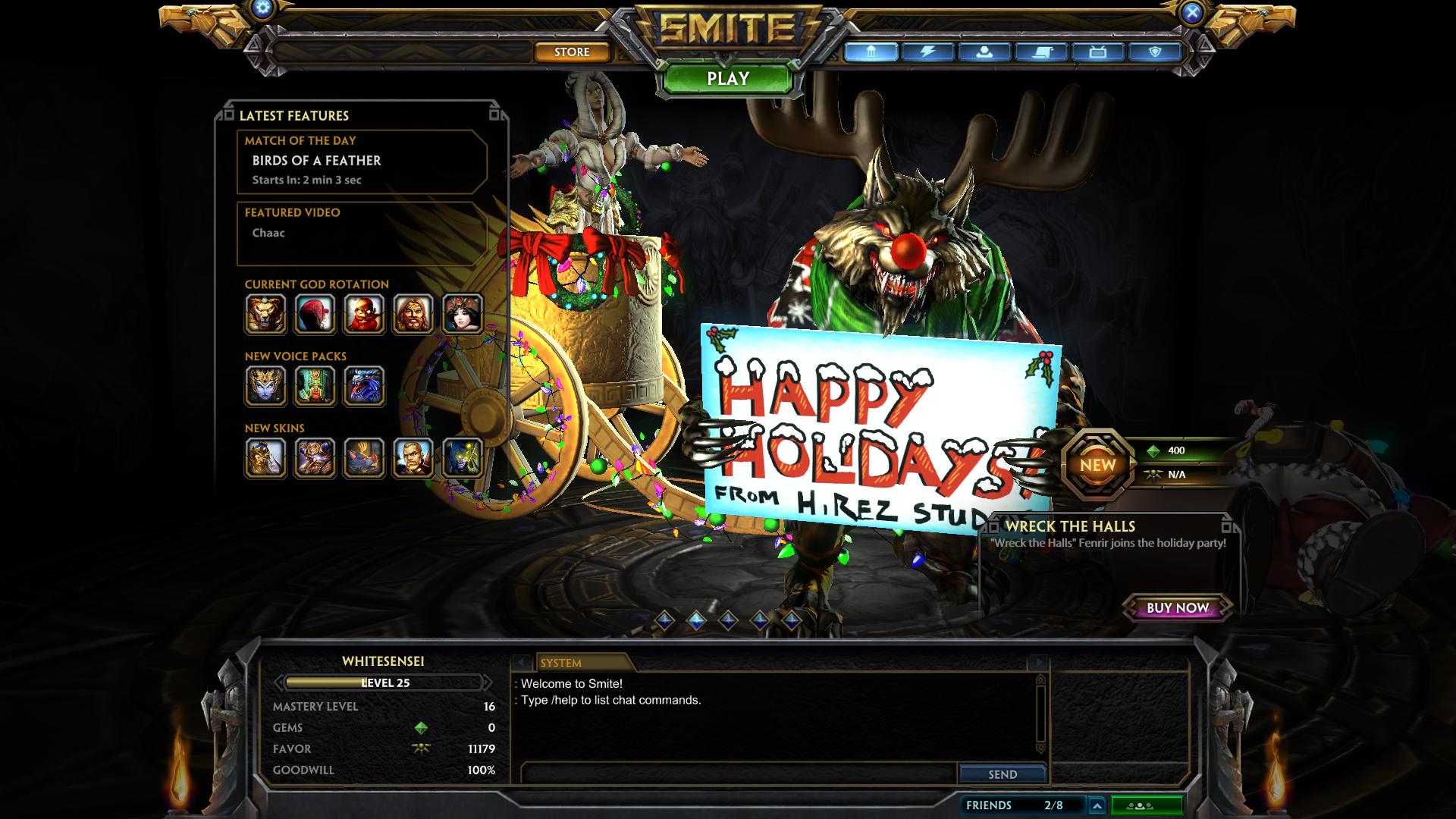The height and width of the screenshot is (819, 1456).
Task: Open the gear settings icon
Action: point(263,9)
